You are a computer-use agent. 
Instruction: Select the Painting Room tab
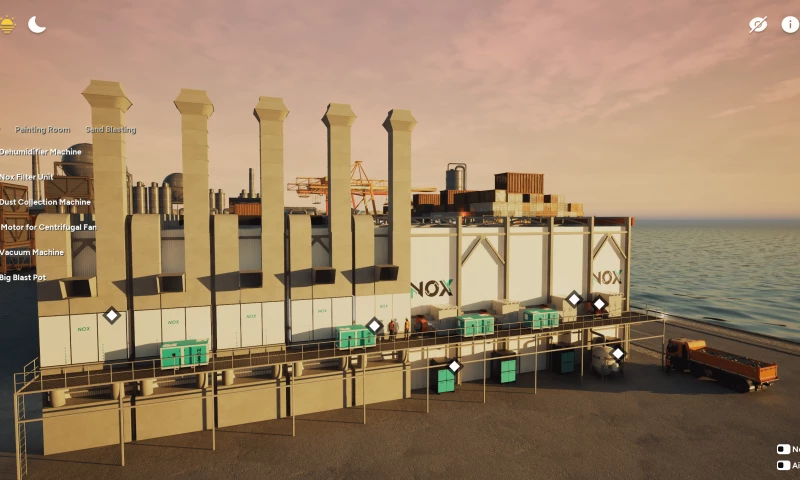43,130
